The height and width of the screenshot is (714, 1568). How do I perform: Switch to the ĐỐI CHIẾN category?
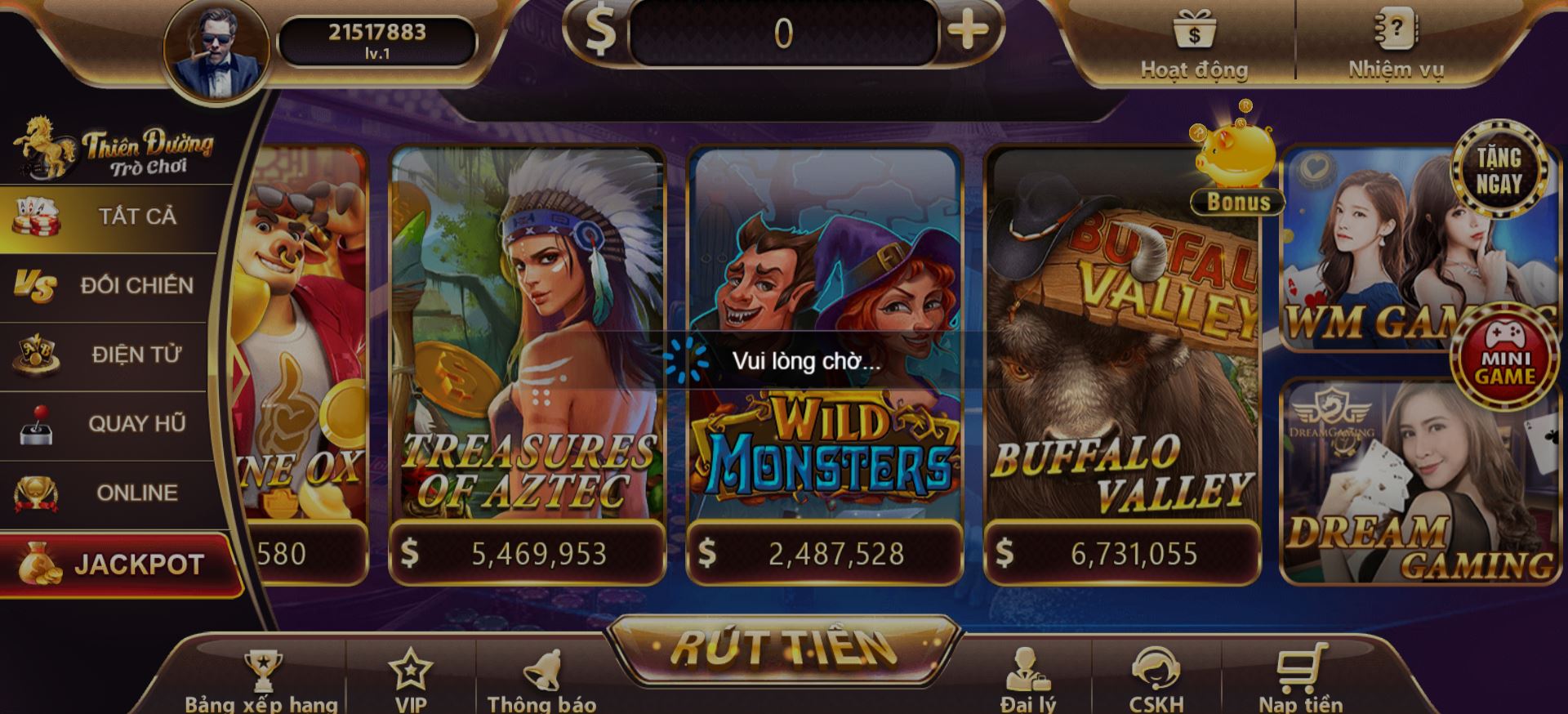[106, 286]
